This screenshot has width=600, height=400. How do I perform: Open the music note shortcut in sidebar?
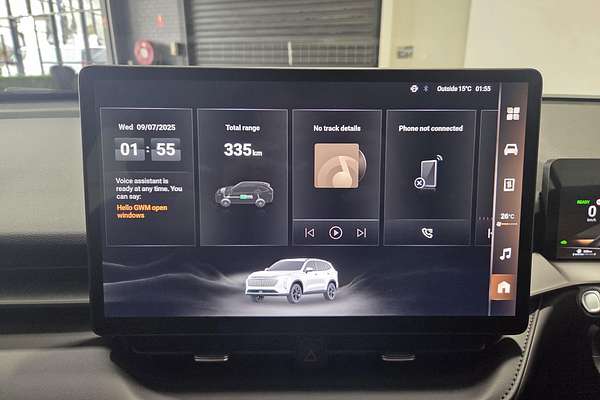pos(505,254)
